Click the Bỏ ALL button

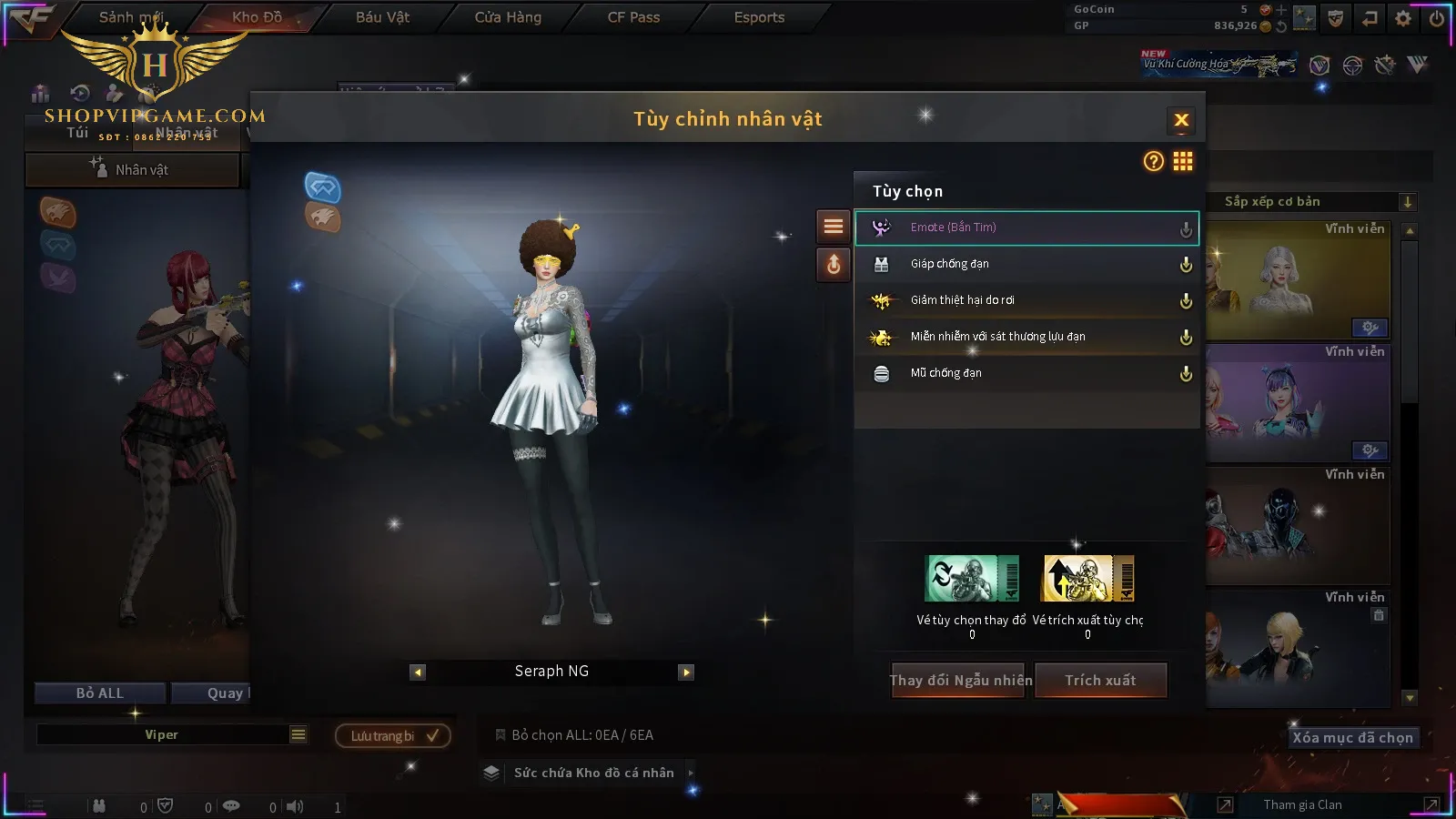coord(99,693)
